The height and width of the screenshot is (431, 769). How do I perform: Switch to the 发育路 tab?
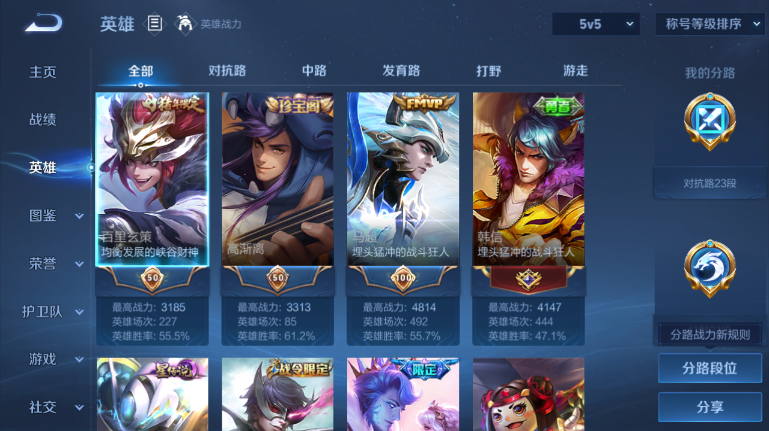[401, 71]
